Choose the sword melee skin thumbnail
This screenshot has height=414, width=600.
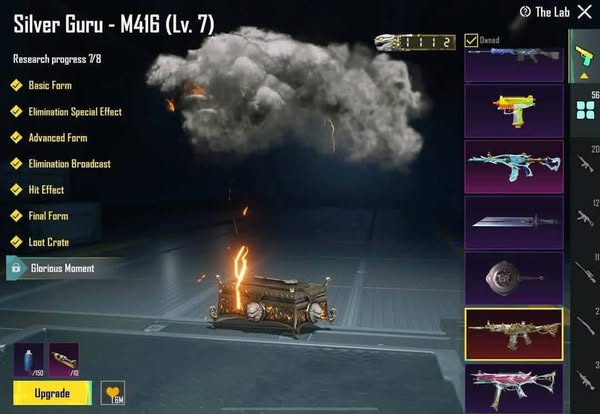click(513, 221)
